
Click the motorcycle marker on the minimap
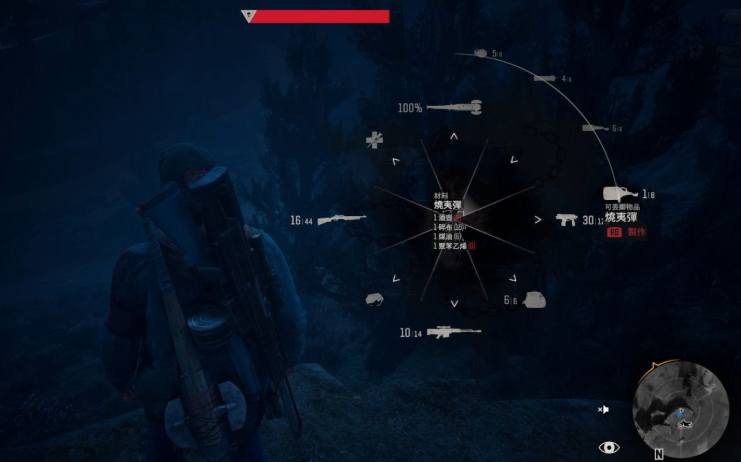[x=686, y=424]
